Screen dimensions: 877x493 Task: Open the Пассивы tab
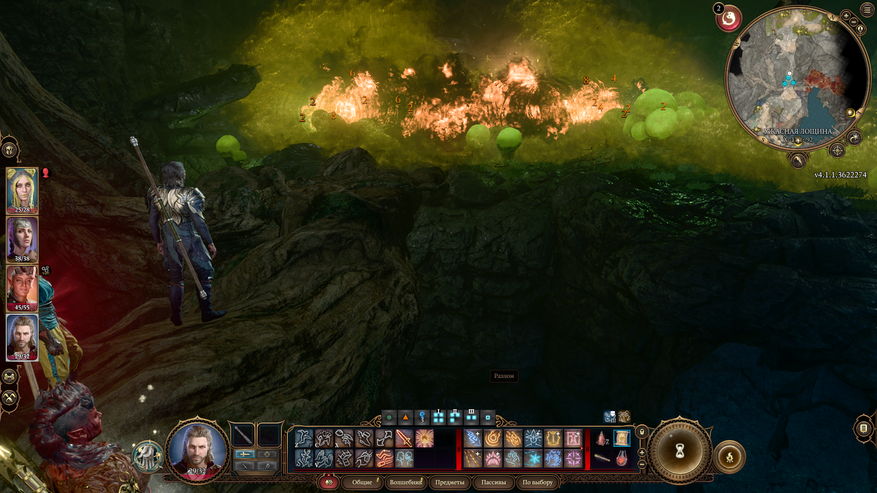(x=493, y=482)
